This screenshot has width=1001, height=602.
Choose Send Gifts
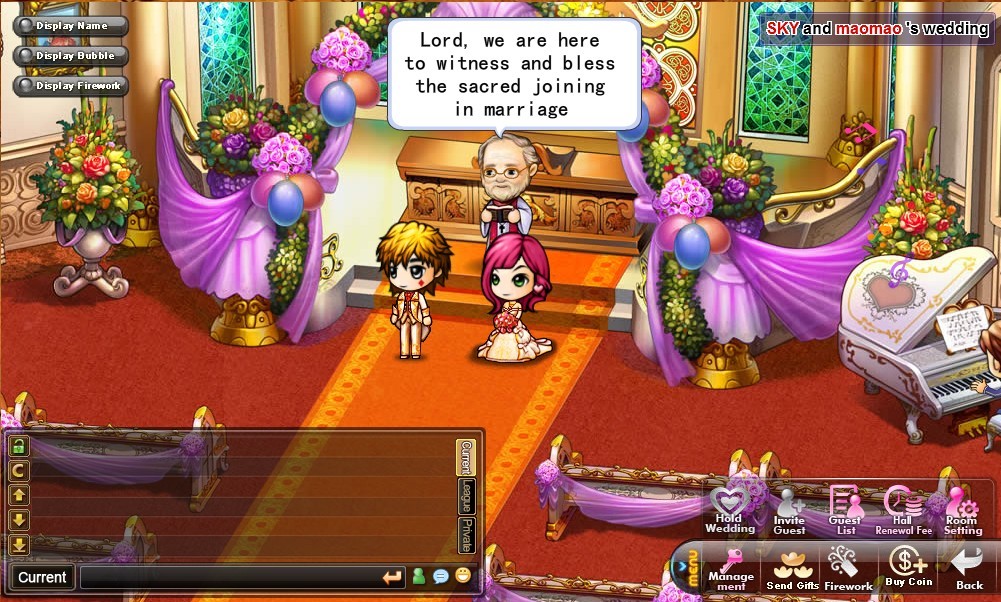point(792,568)
